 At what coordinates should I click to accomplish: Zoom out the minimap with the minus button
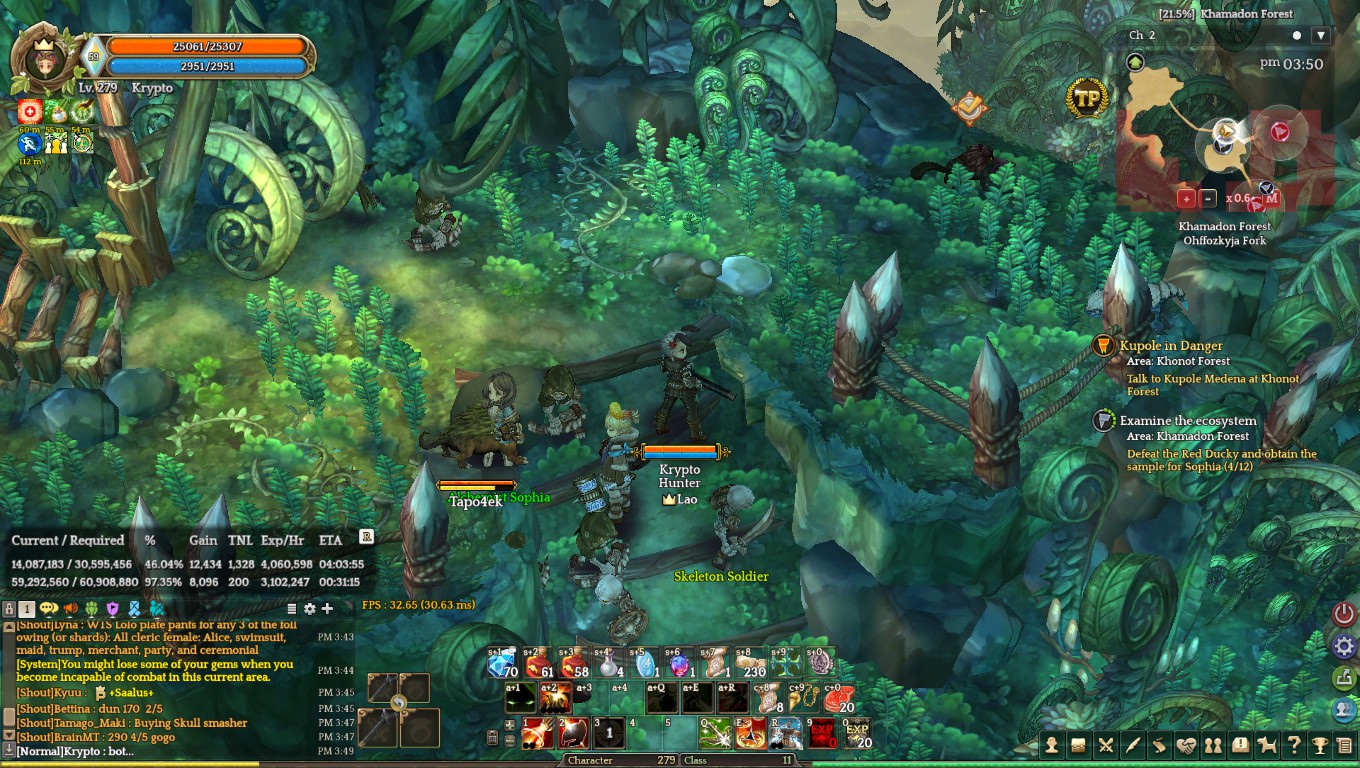[x=1208, y=198]
